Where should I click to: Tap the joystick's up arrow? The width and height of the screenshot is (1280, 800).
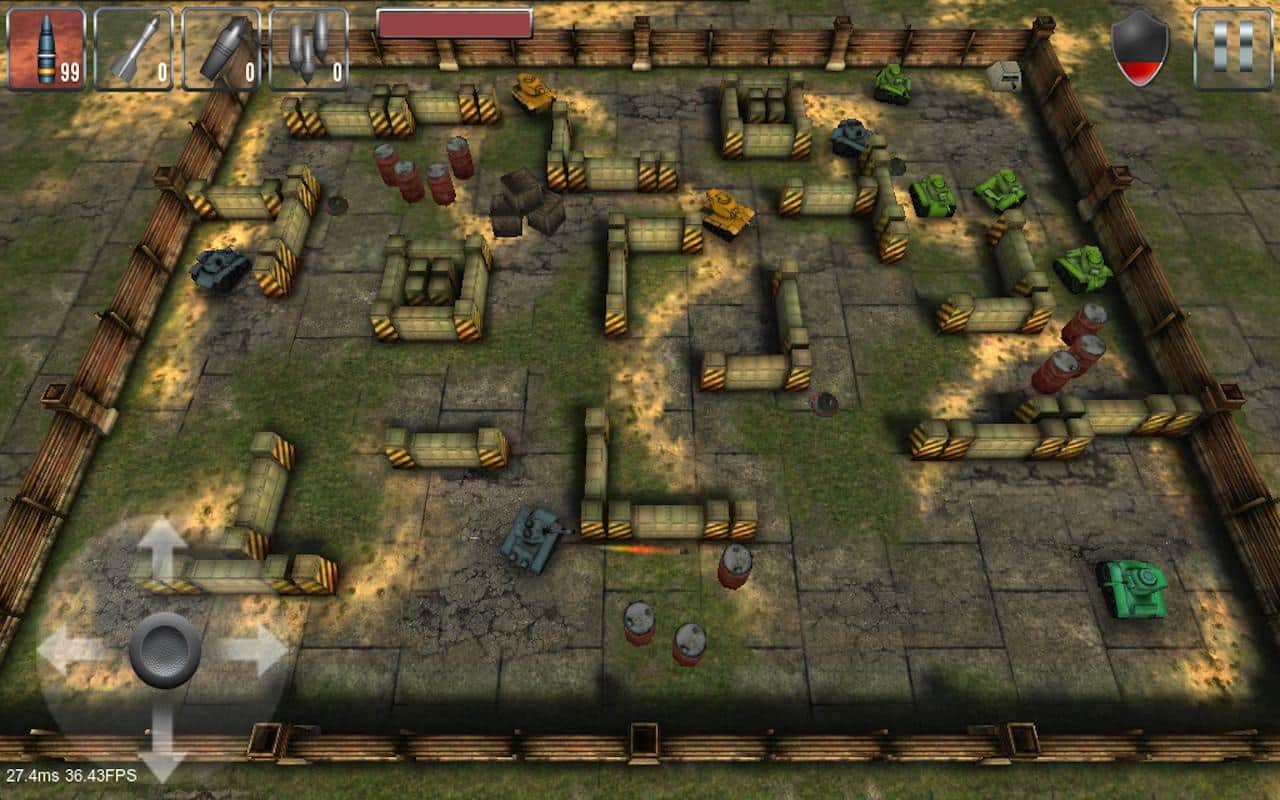[x=163, y=549]
